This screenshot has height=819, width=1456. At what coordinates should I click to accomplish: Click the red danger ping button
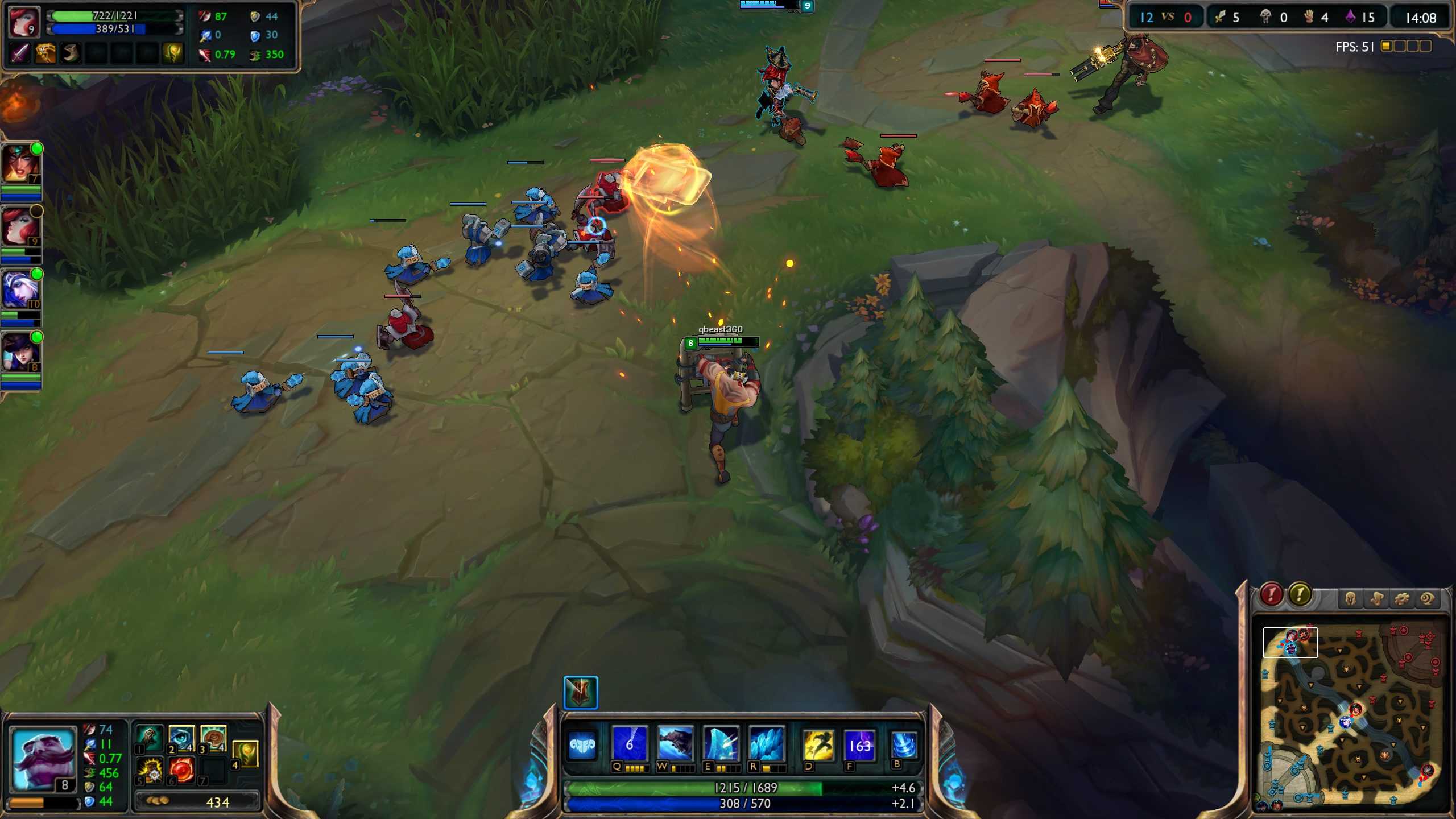(1271, 594)
